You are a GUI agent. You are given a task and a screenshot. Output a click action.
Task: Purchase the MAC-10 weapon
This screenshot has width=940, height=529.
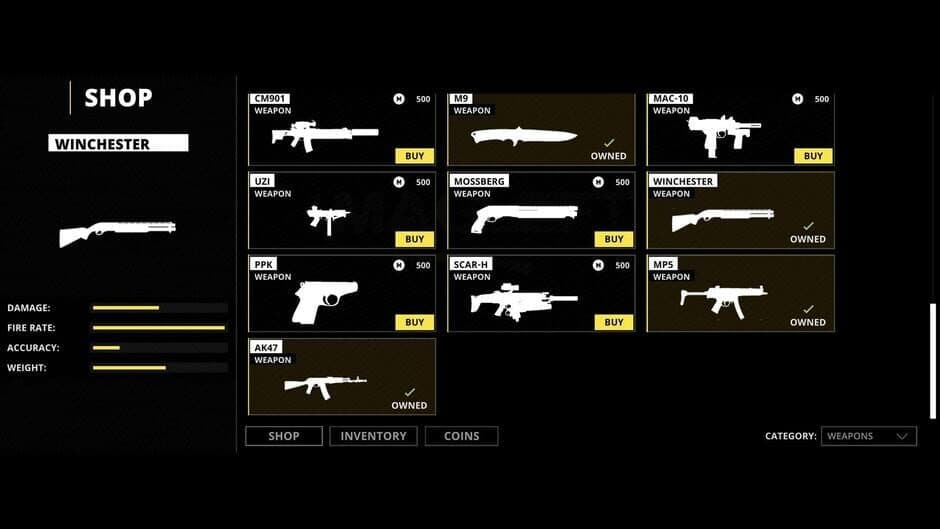(x=813, y=156)
